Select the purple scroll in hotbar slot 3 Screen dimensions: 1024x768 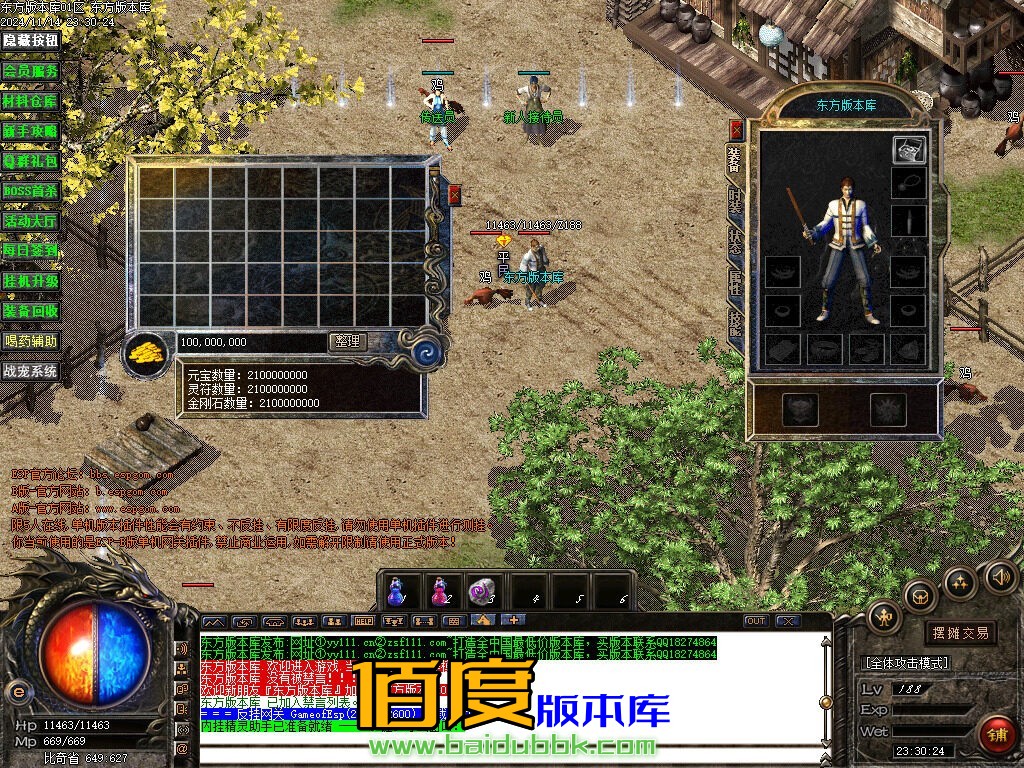[483, 591]
